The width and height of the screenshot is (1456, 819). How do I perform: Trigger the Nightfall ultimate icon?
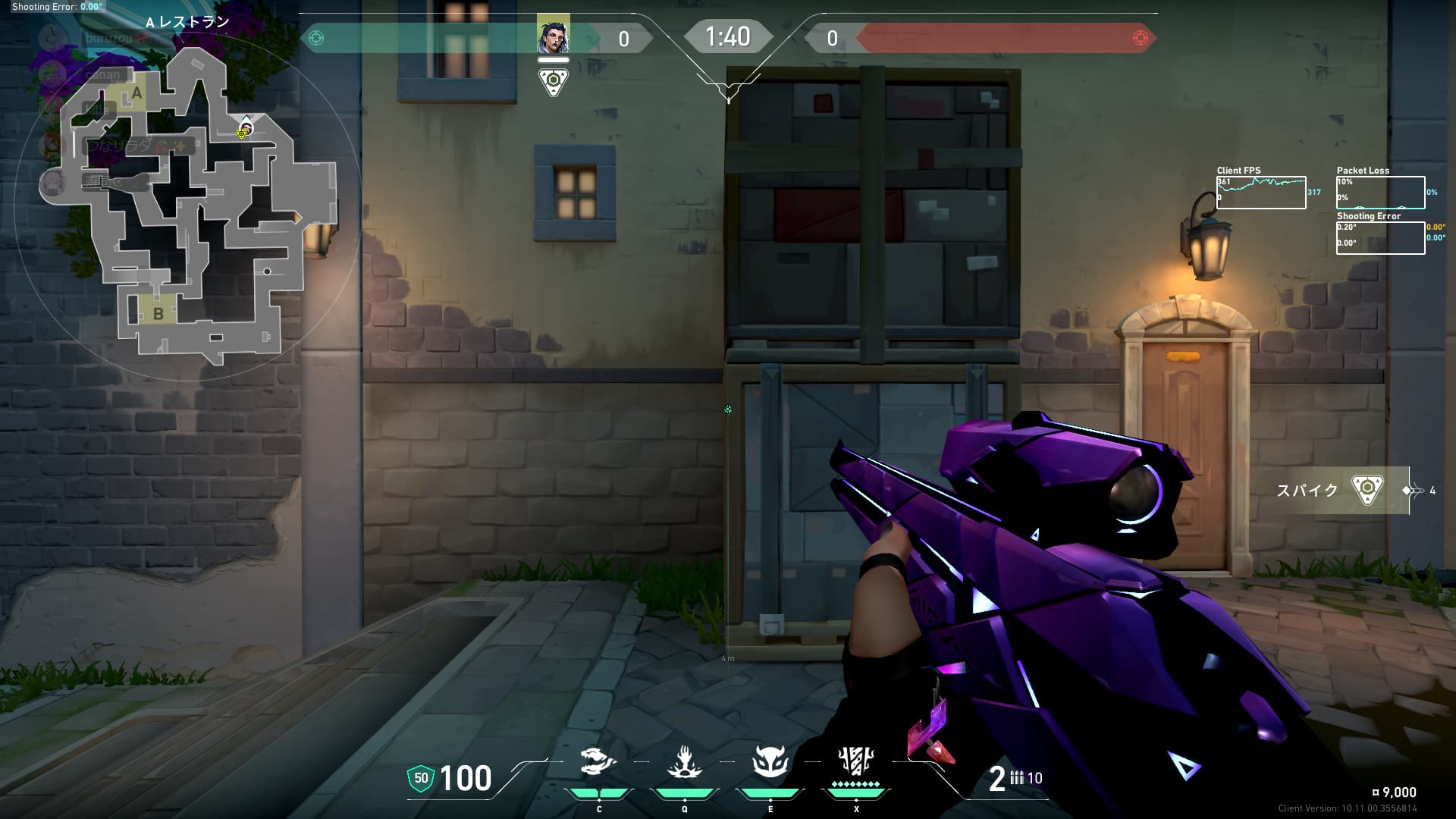pyautogui.click(x=856, y=761)
